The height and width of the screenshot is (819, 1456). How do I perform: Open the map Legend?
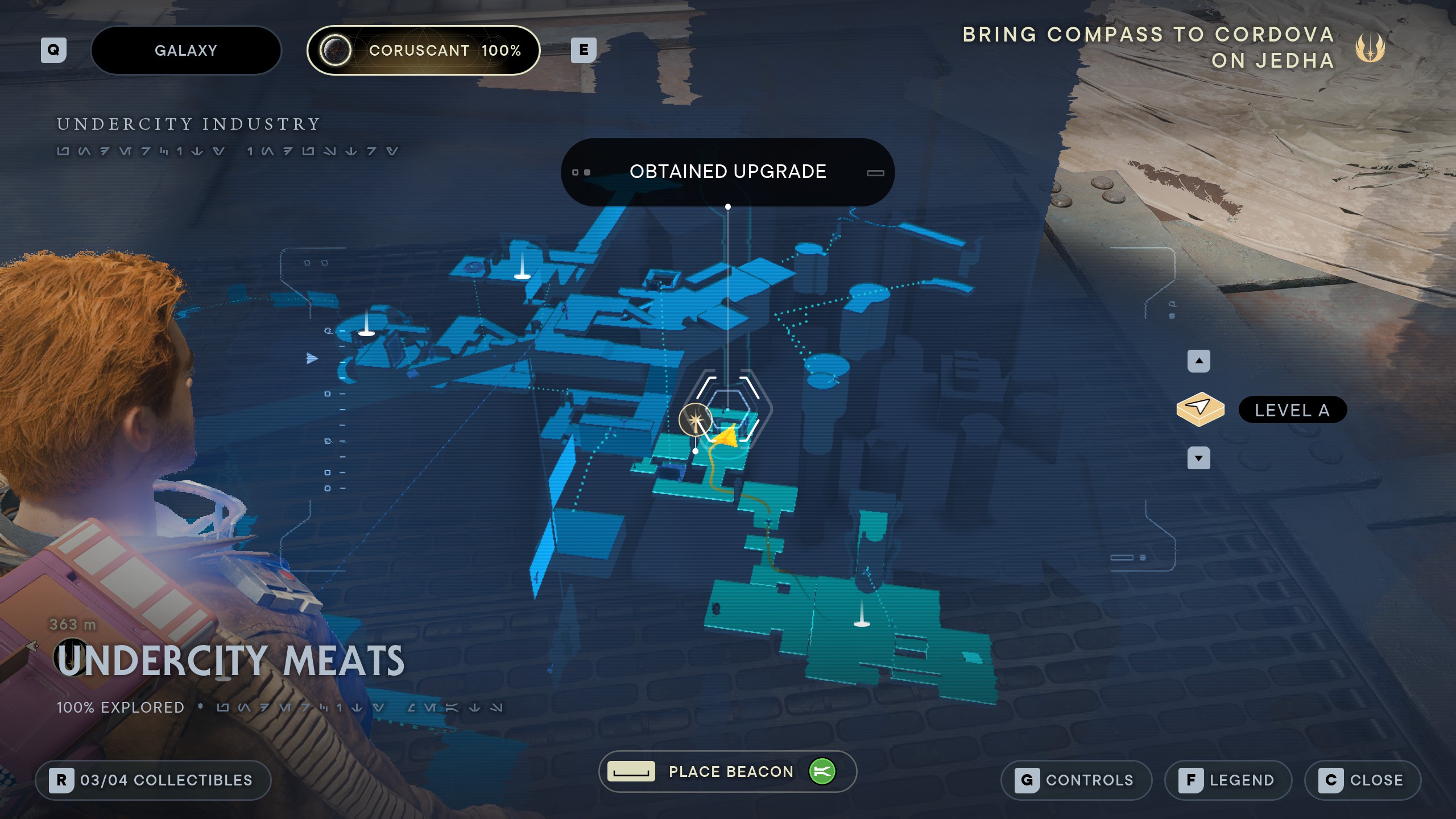click(1228, 780)
